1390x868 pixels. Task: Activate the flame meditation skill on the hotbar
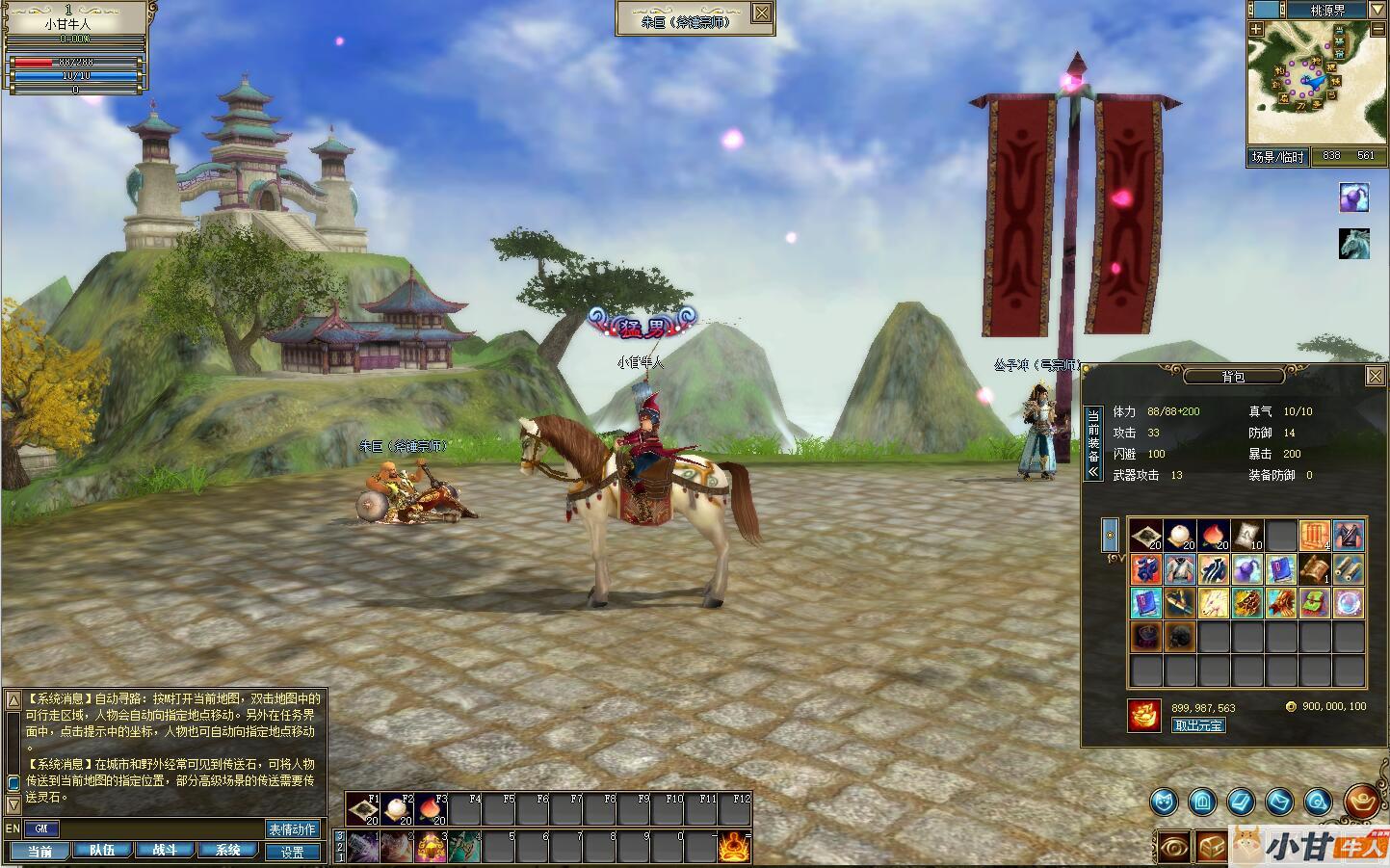coord(733,847)
